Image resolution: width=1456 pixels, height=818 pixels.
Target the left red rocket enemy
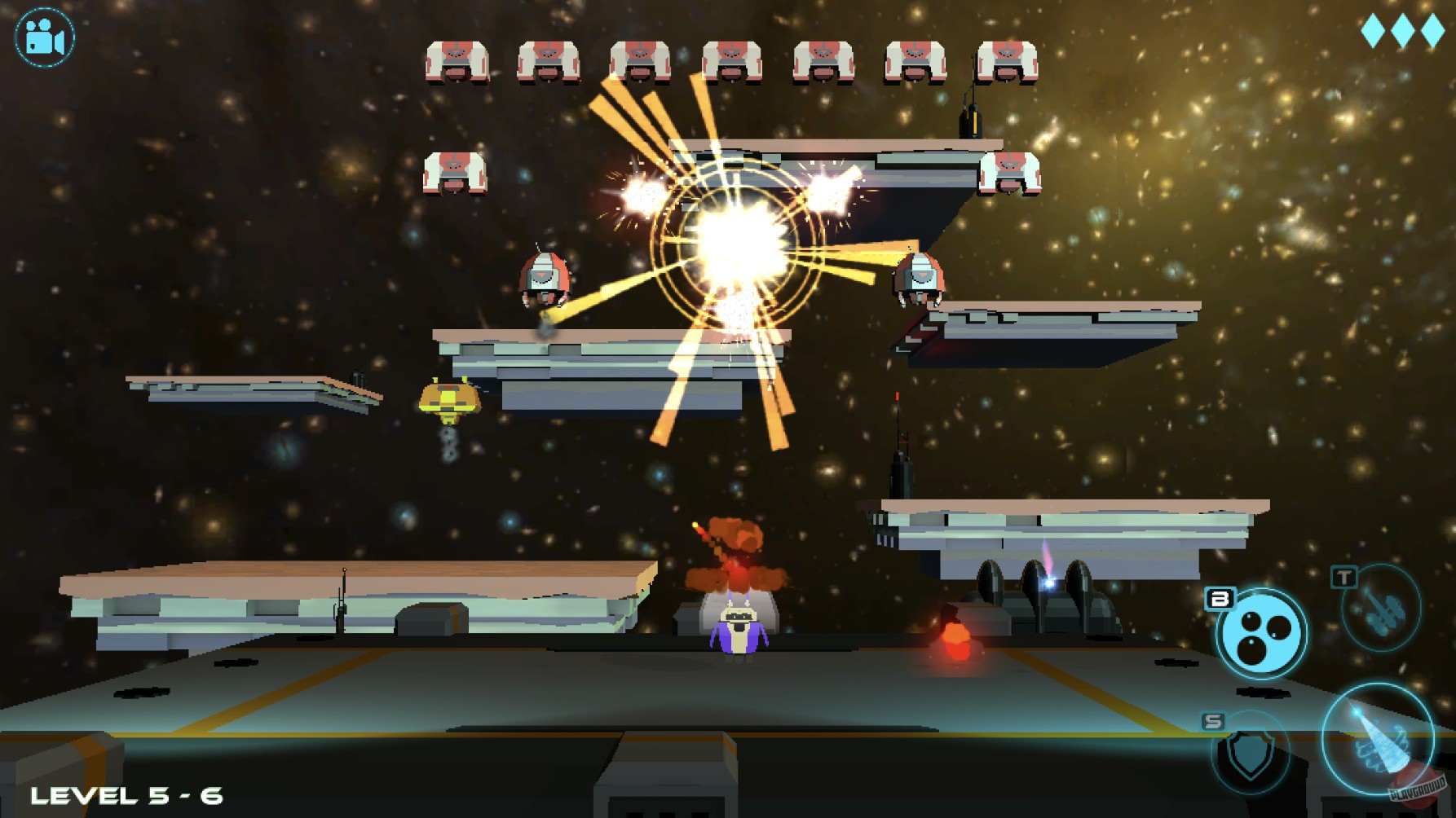(x=542, y=277)
